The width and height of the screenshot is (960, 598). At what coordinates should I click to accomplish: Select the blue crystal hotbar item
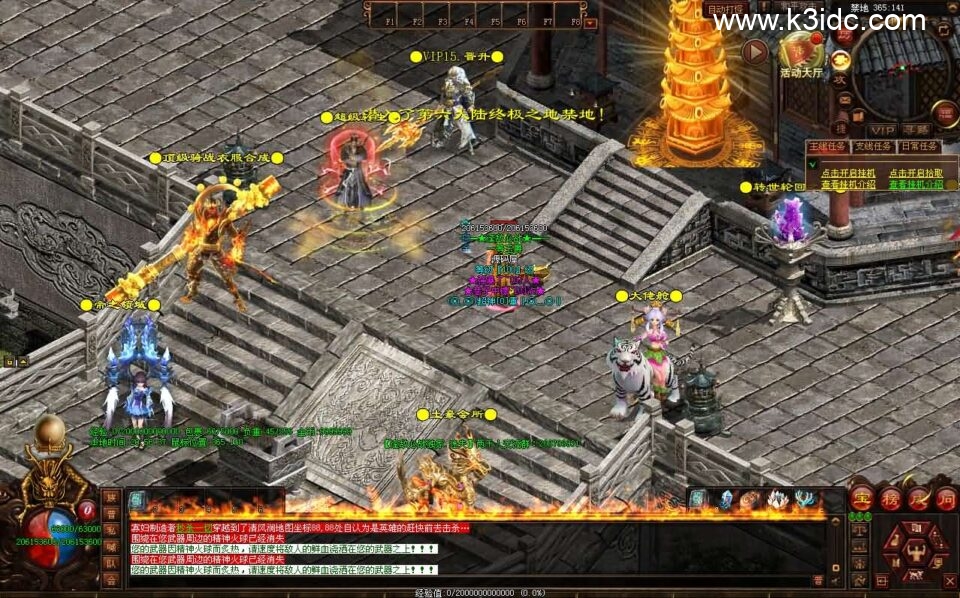tap(724, 500)
